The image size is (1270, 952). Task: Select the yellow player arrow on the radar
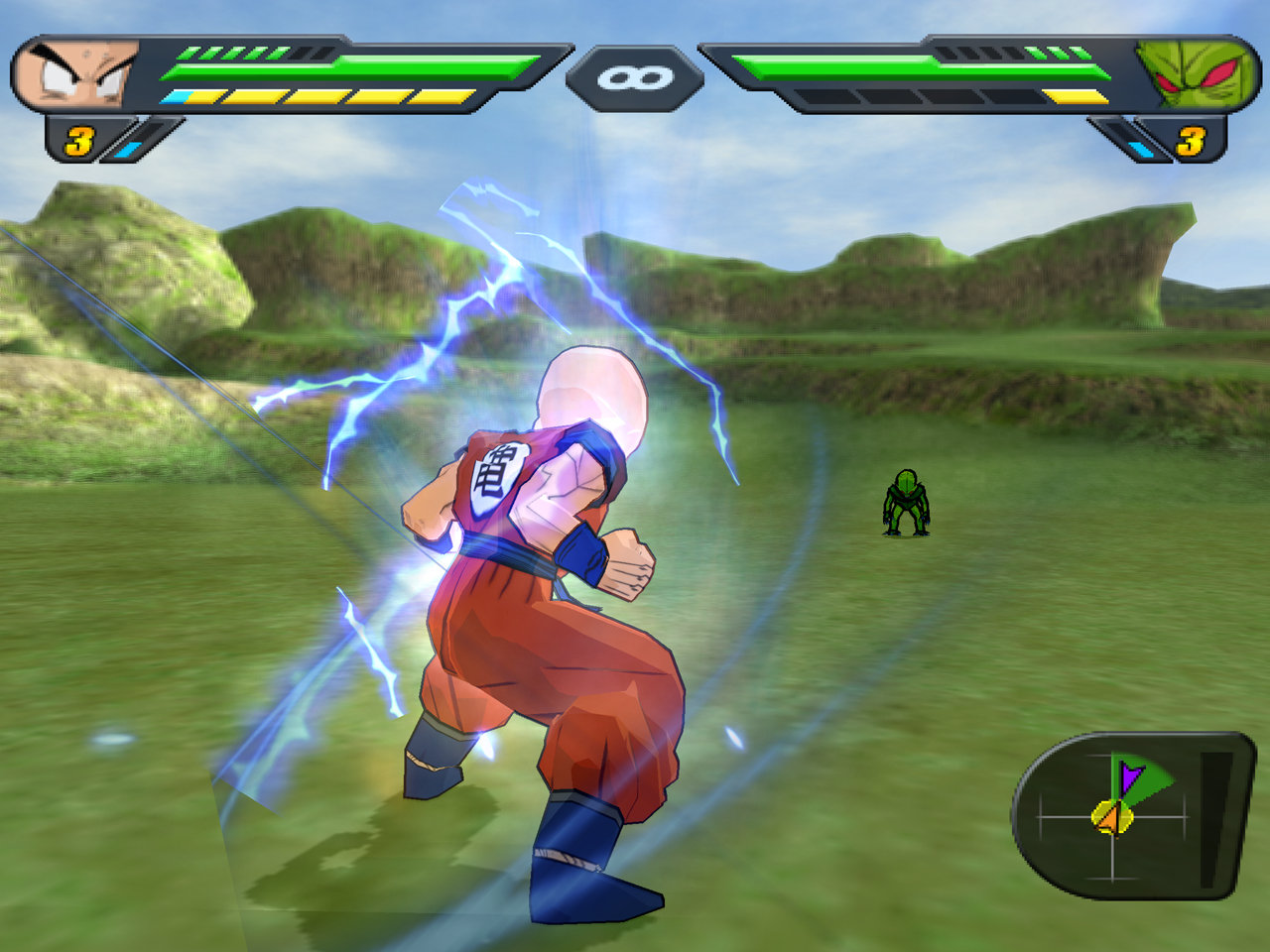(x=1111, y=815)
